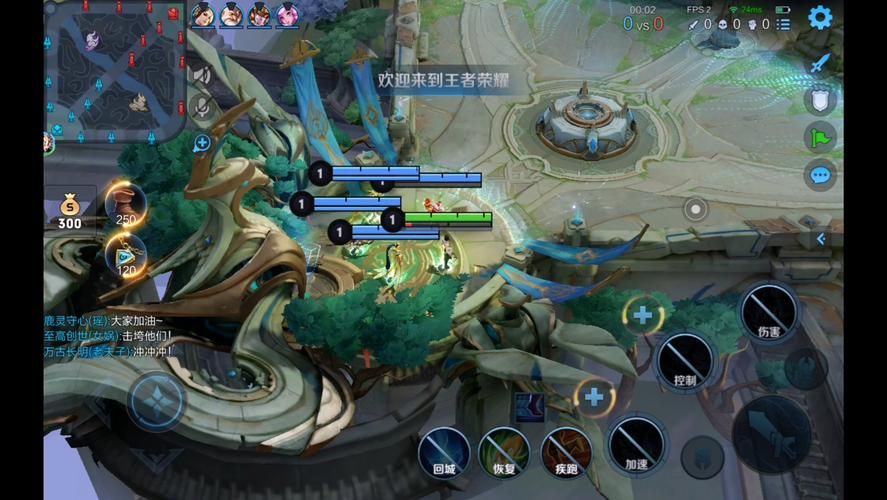
Task: Send the sword attack signal
Action: 820,63
